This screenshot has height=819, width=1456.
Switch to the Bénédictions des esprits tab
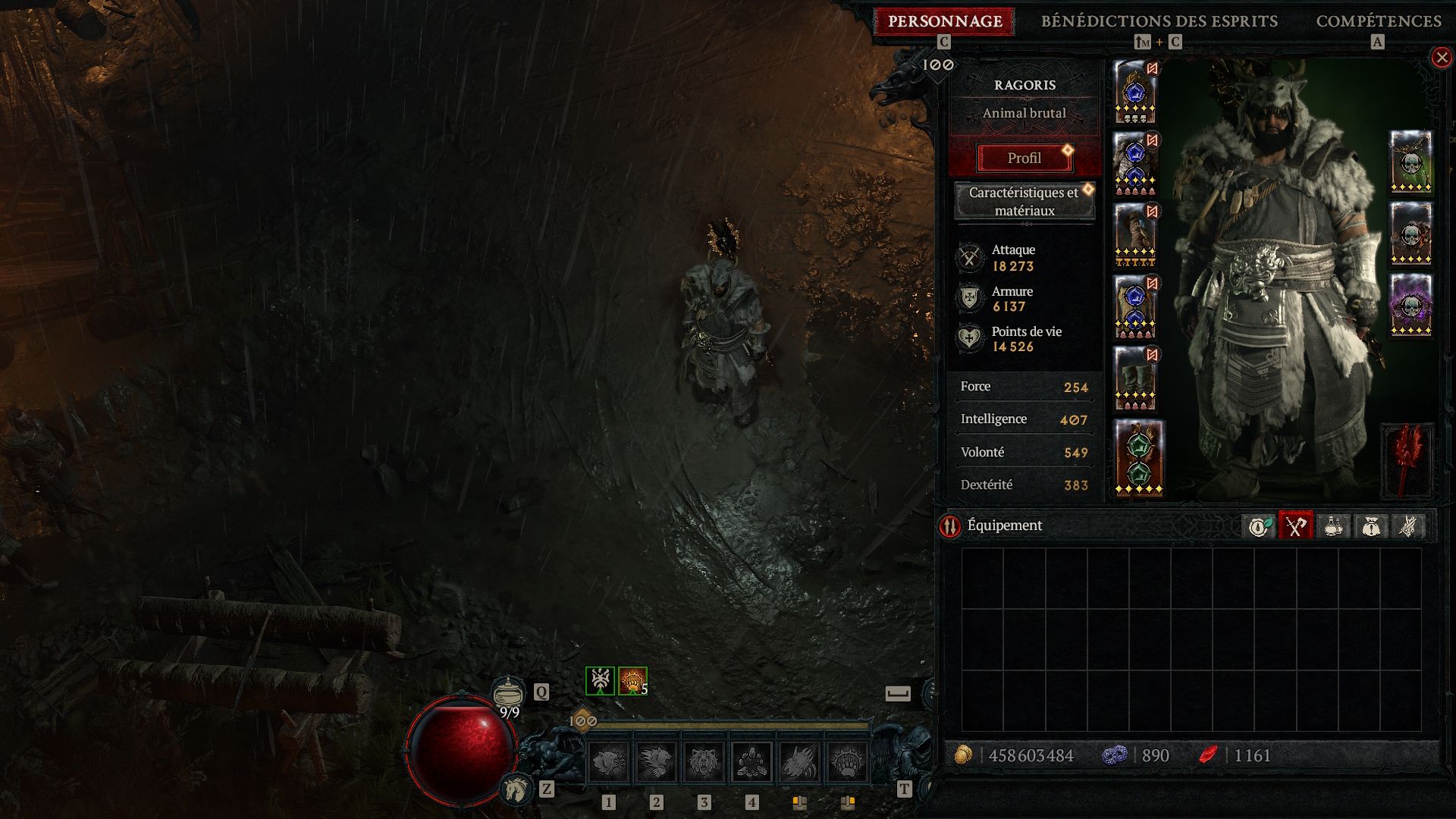pyautogui.click(x=1159, y=21)
